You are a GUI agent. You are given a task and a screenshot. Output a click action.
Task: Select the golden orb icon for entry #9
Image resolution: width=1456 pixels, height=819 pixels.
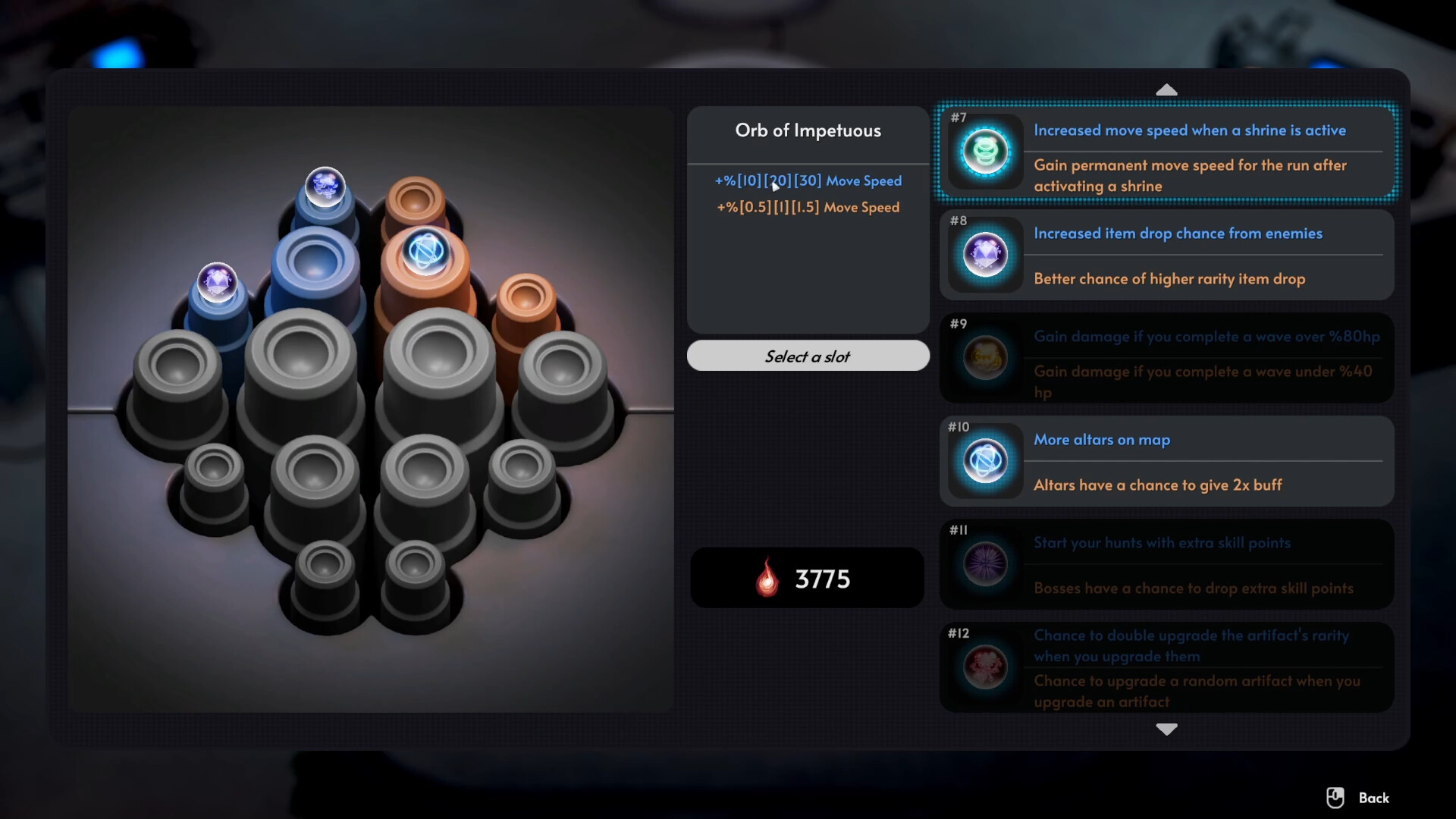click(x=984, y=358)
